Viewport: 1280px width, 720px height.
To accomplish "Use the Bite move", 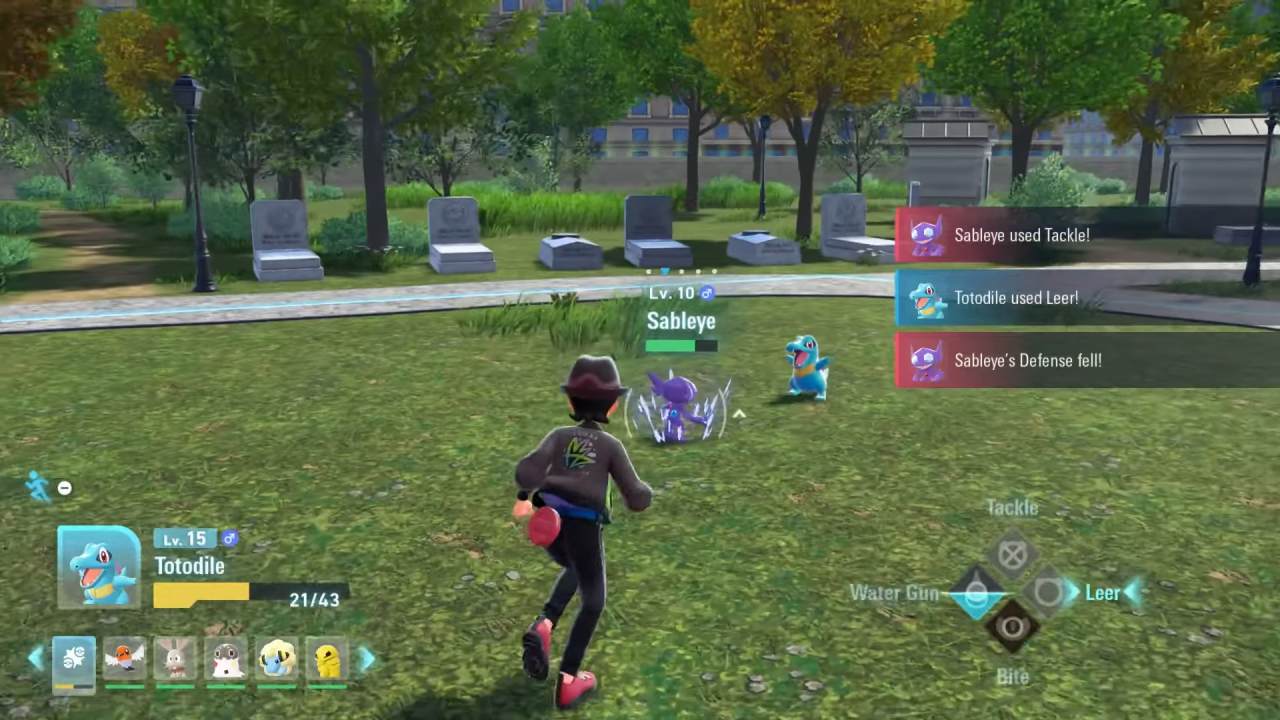I will tap(1012, 628).
